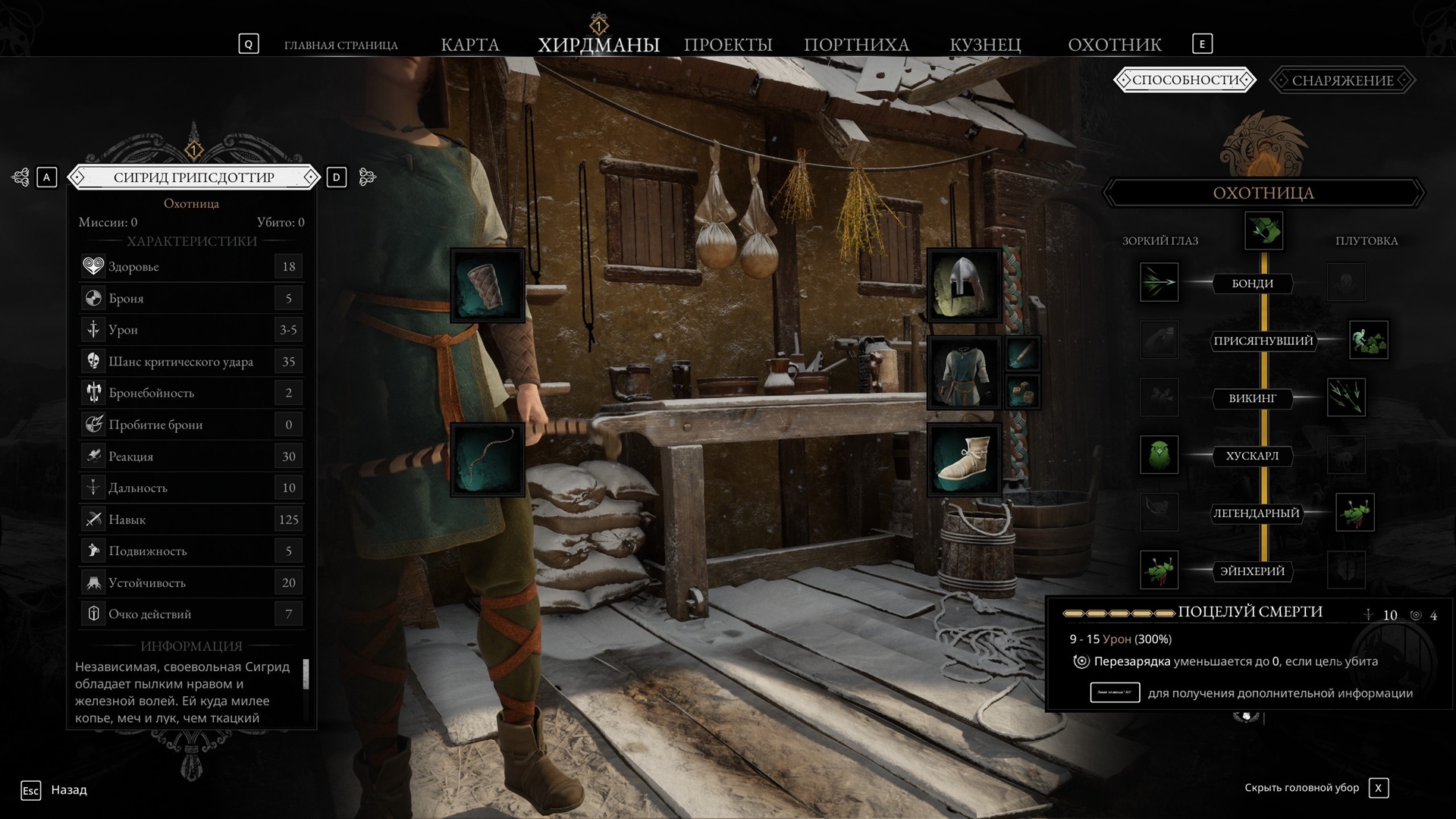Viewport: 1456px width, 819px height.
Task: Switch to the Проекты tab
Action: [728, 45]
